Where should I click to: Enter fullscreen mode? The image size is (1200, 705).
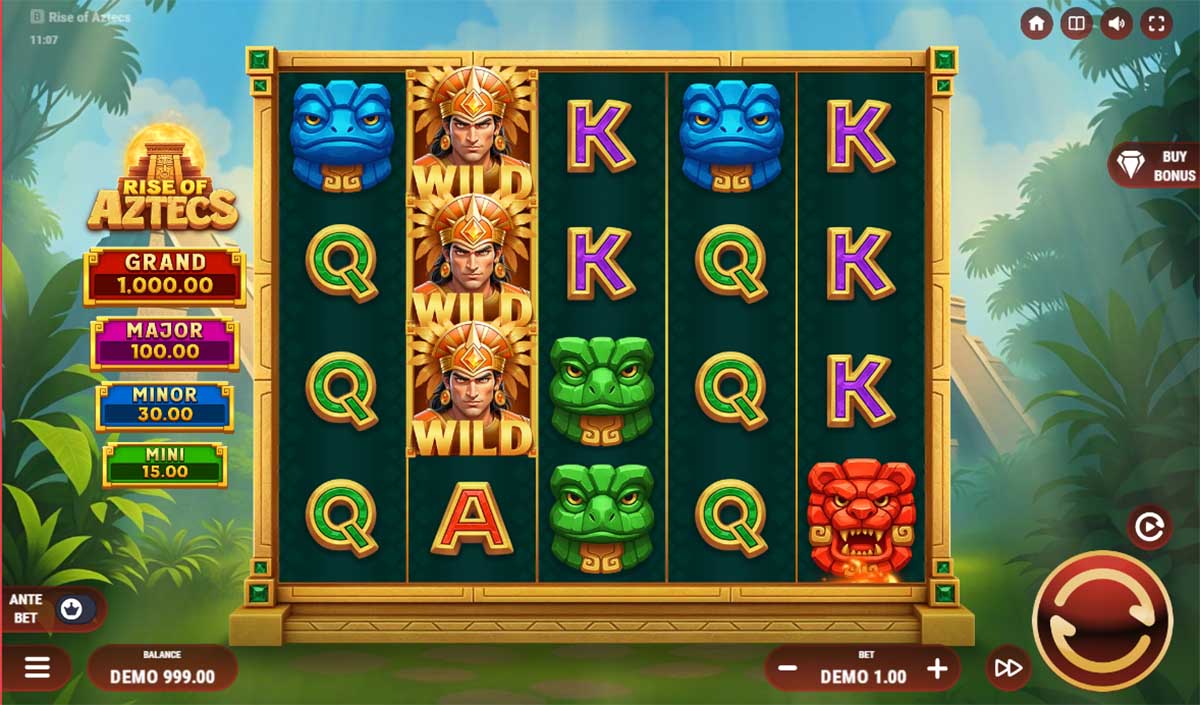click(x=1156, y=24)
